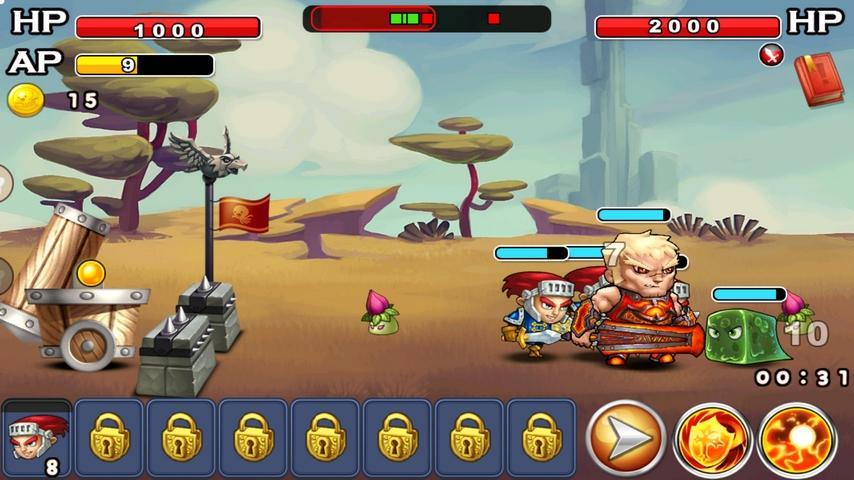Click the gold coin counter icon

pyautogui.click(x=25, y=100)
